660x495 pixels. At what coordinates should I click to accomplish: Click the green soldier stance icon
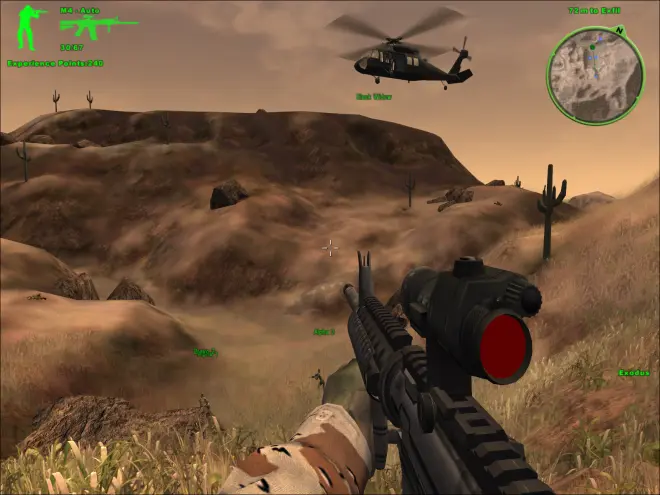[28, 28]
